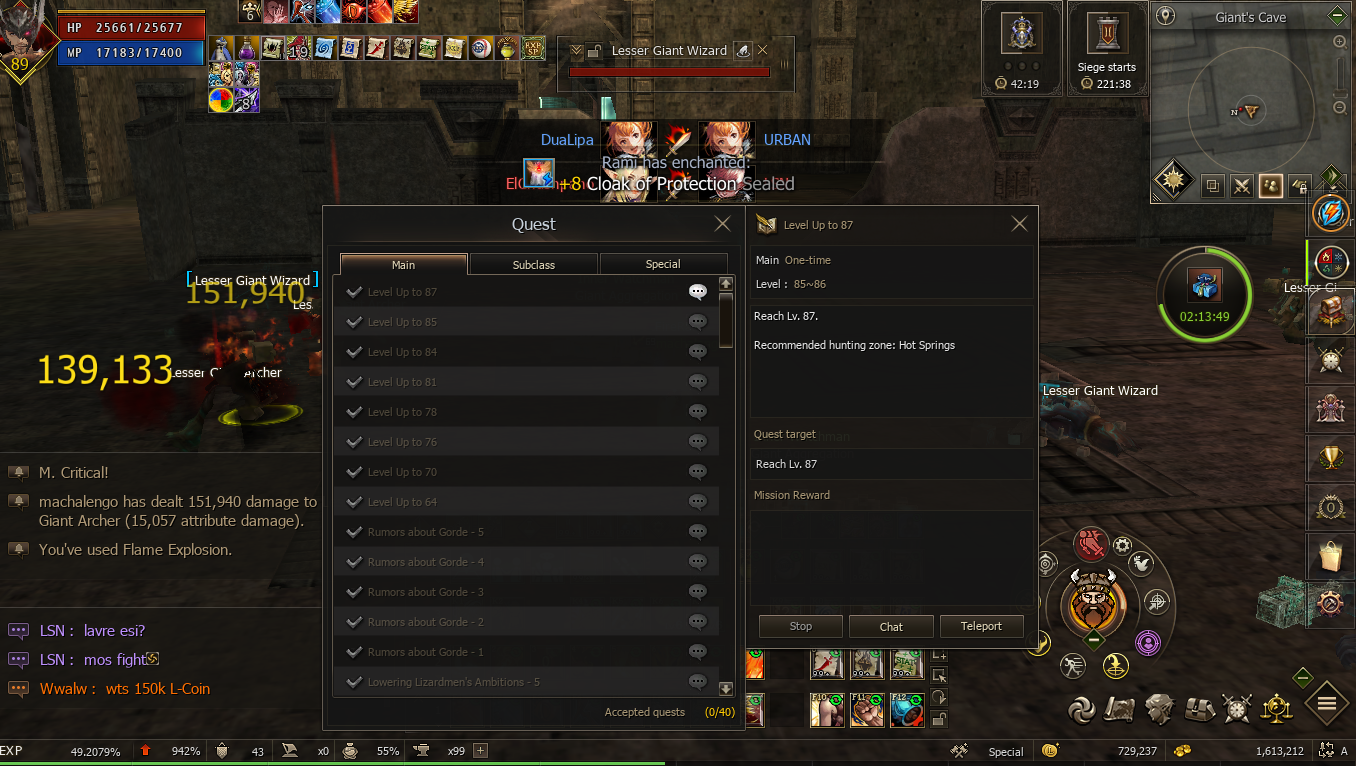Image resolution: width=1356 pixels, height=766 pixels.
Task: Close the Quest window
Action: tap(722, 224)
